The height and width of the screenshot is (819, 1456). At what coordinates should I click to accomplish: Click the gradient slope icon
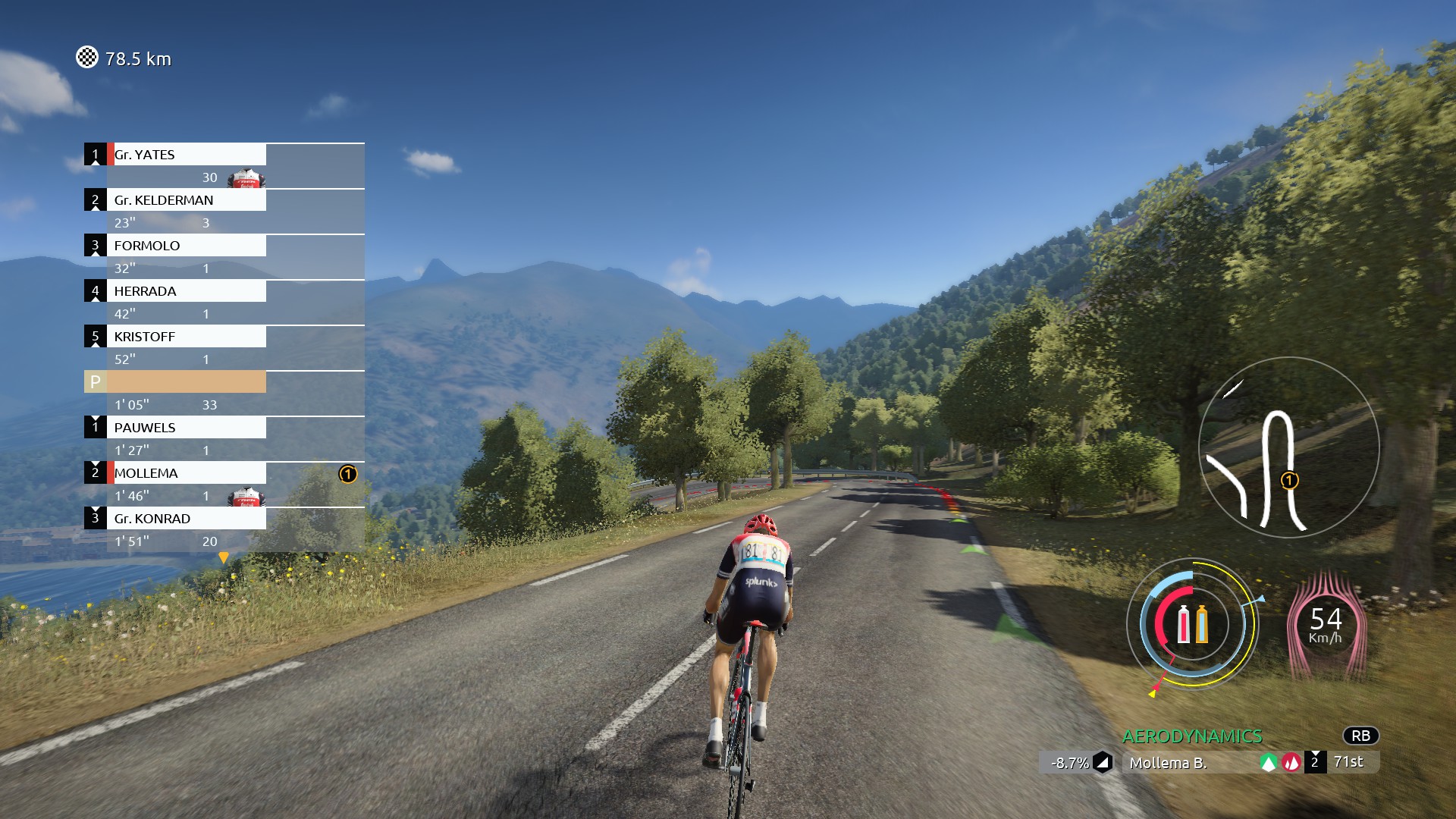pos(1103,763)
